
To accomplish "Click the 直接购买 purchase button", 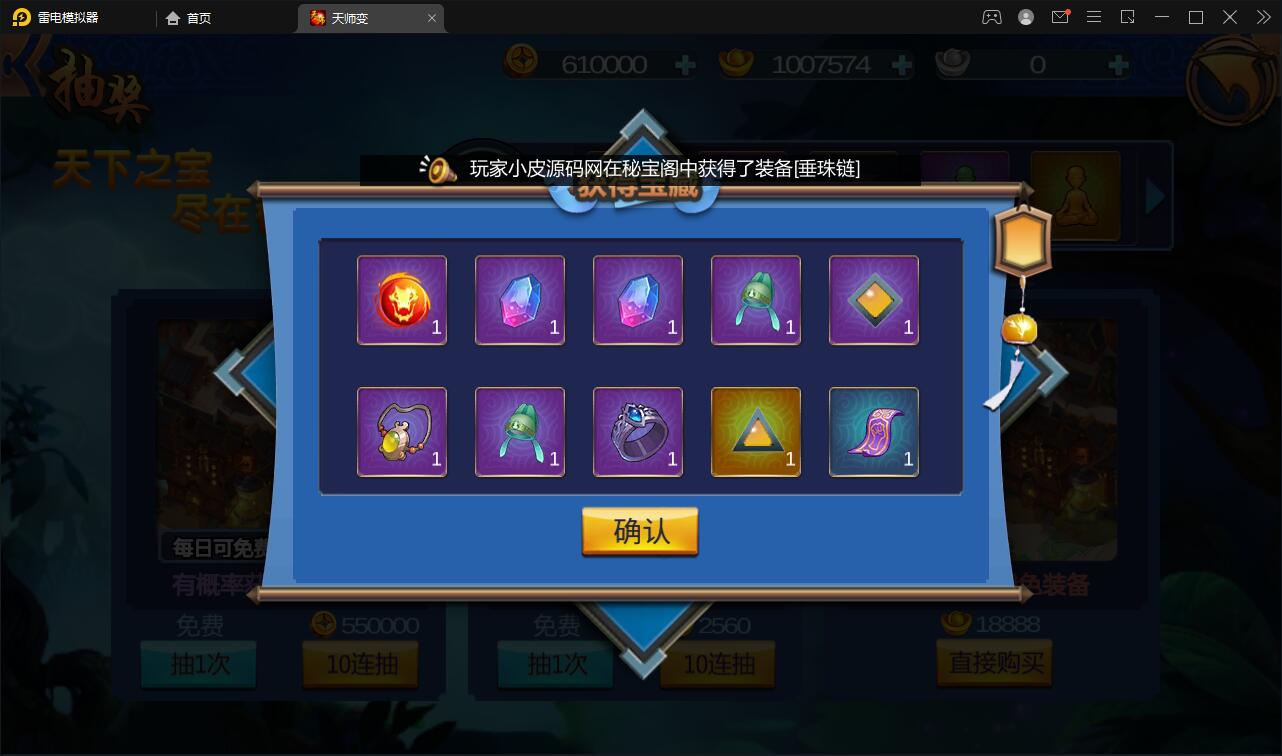I will [993, 662].
